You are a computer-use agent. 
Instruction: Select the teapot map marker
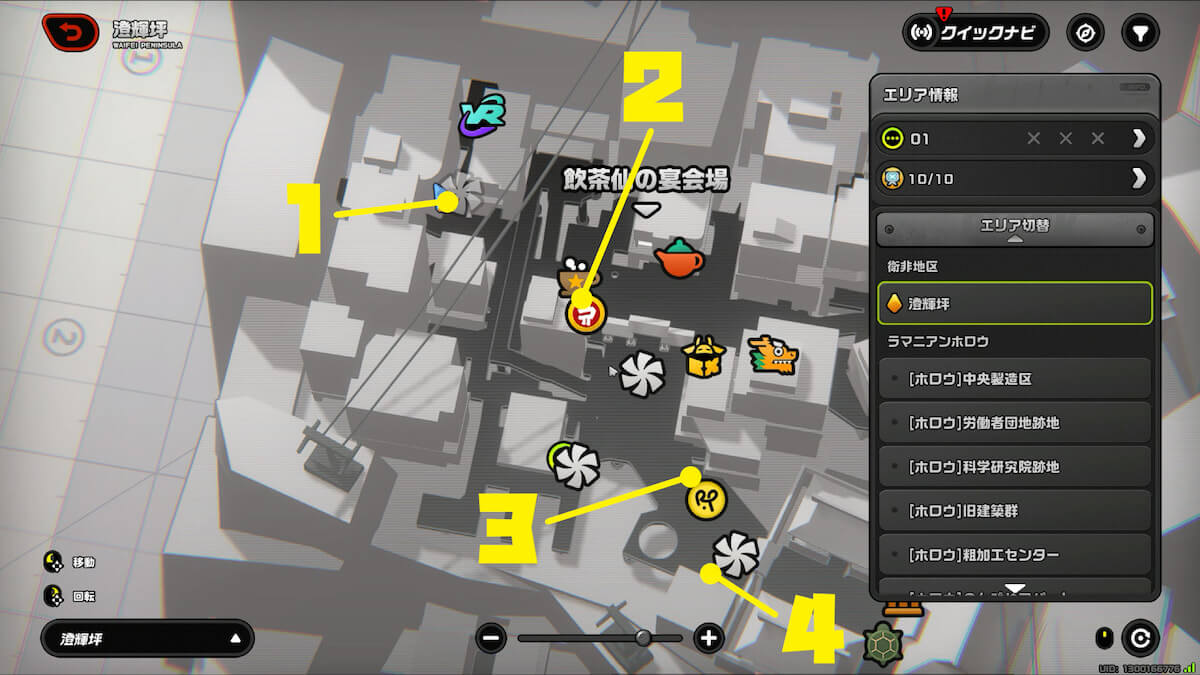[x=679, y=259]
